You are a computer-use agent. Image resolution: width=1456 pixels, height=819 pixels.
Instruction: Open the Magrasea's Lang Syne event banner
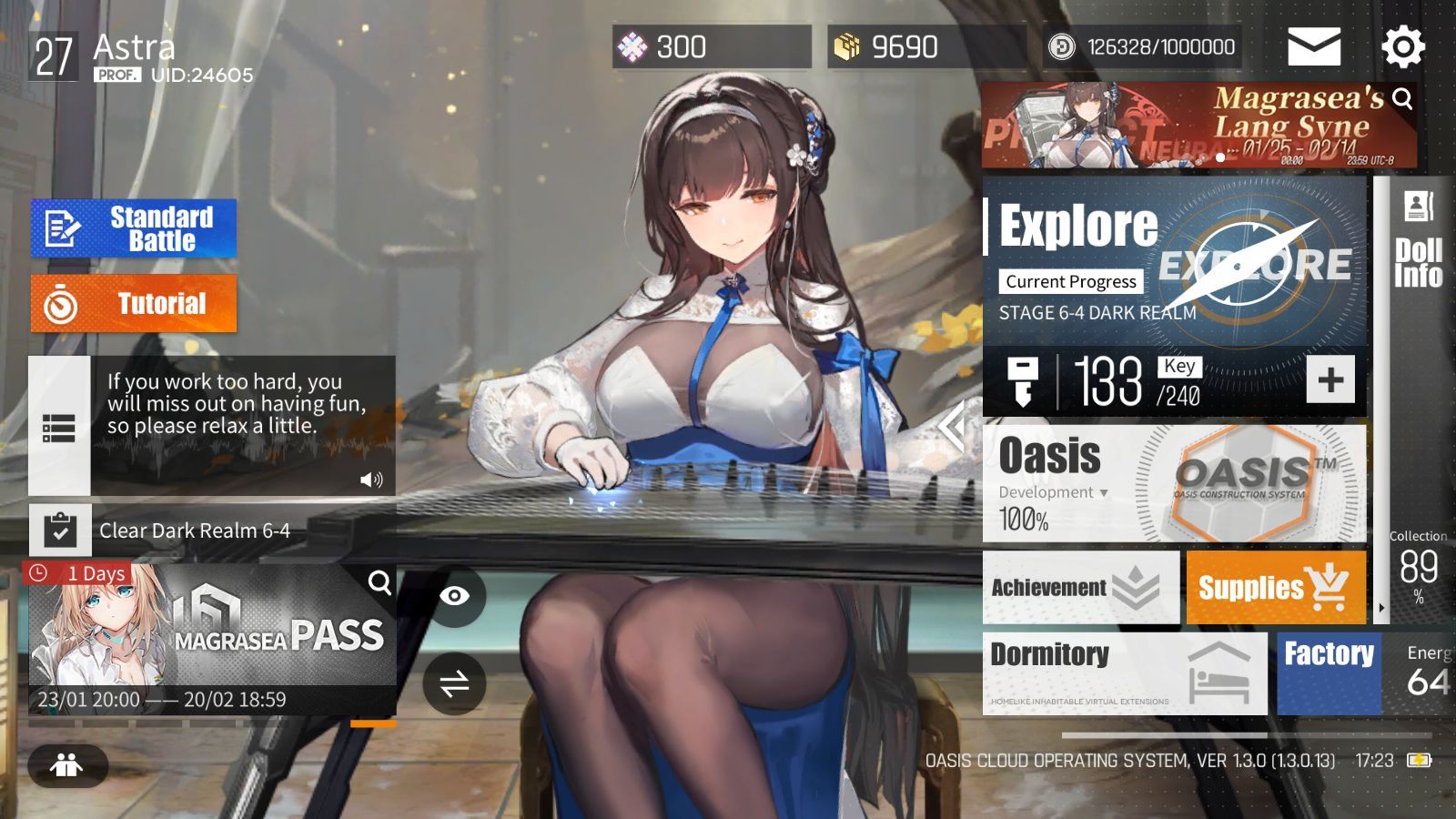pyautogui.click(x=1198, y=126)
